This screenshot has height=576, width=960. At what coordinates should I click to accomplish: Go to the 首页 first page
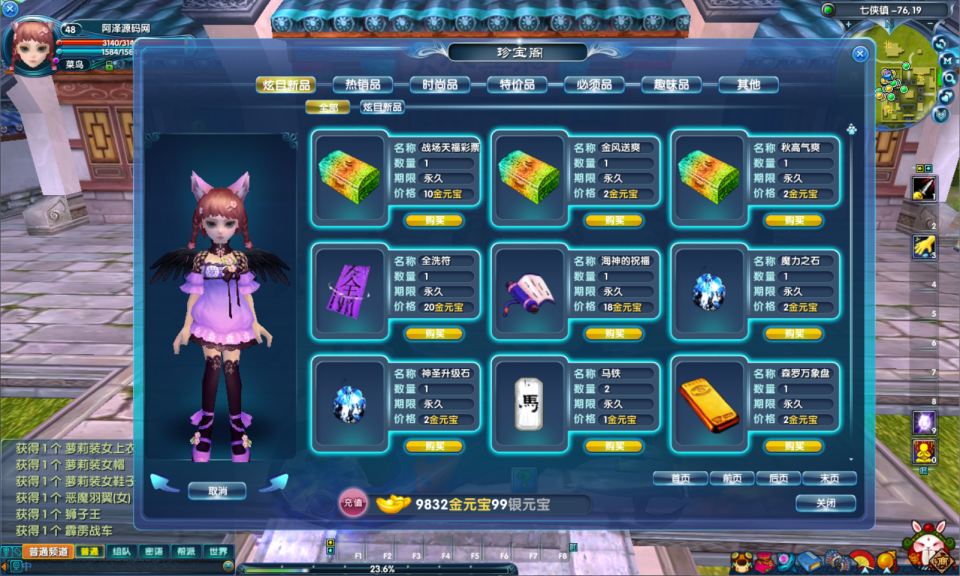(680, 478)
